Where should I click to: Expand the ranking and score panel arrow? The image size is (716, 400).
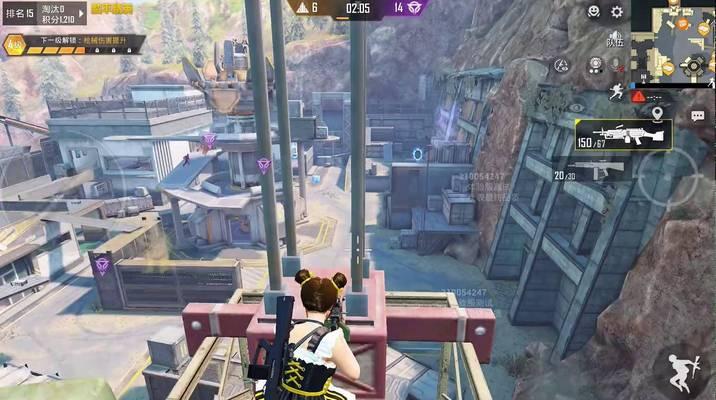click(x=79, y=14)
